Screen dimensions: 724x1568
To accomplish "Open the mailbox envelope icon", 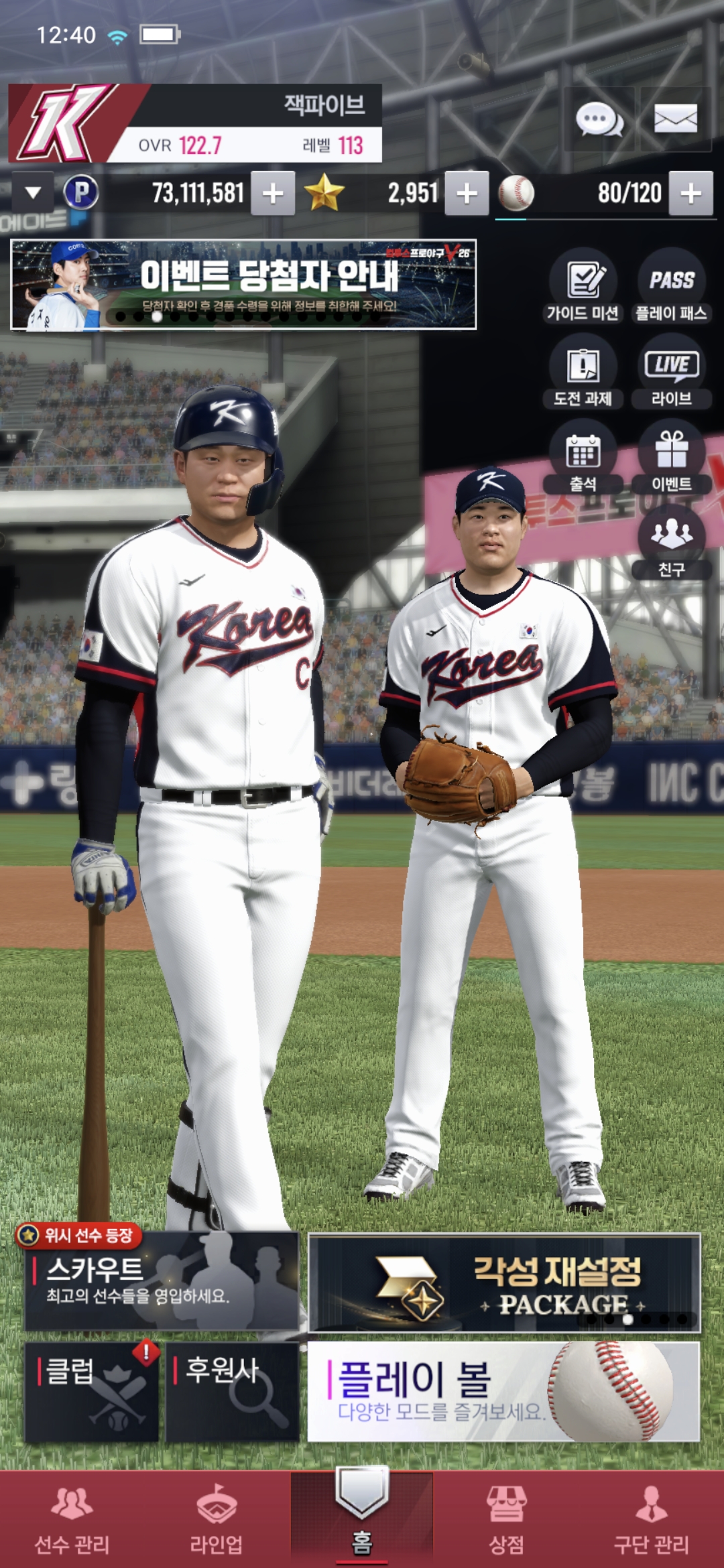I will point(675,120).
